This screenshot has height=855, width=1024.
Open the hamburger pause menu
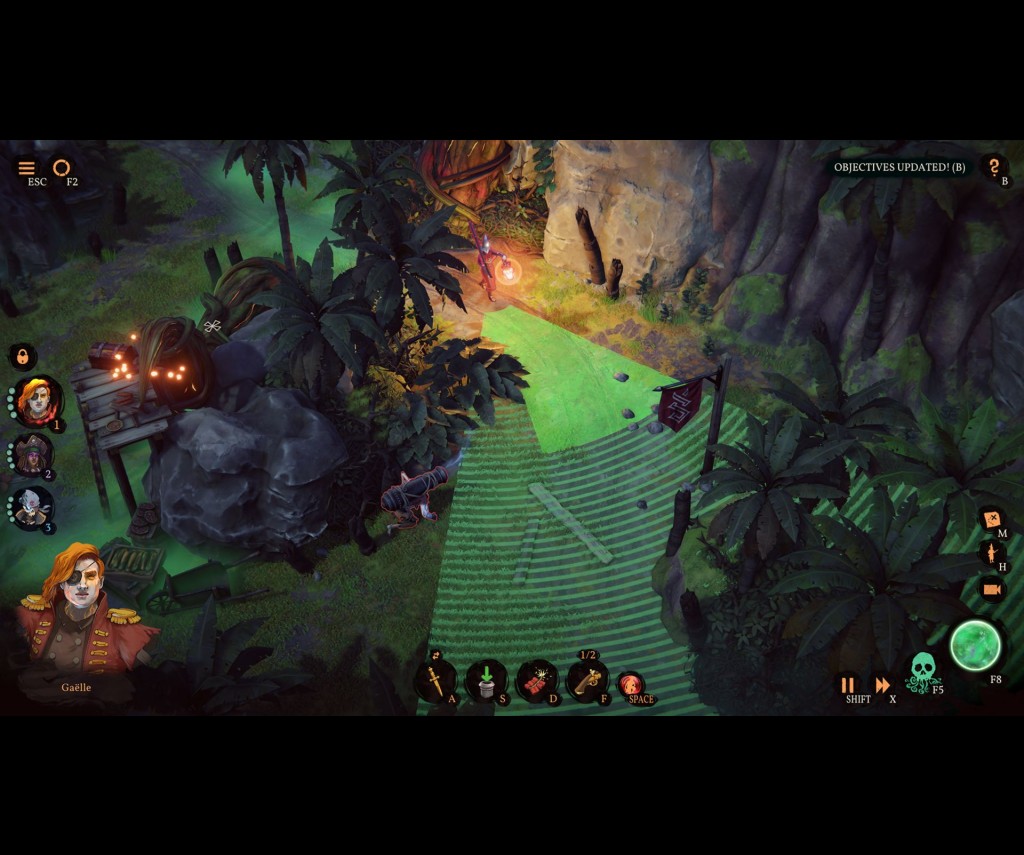click(x=27, y=168)
